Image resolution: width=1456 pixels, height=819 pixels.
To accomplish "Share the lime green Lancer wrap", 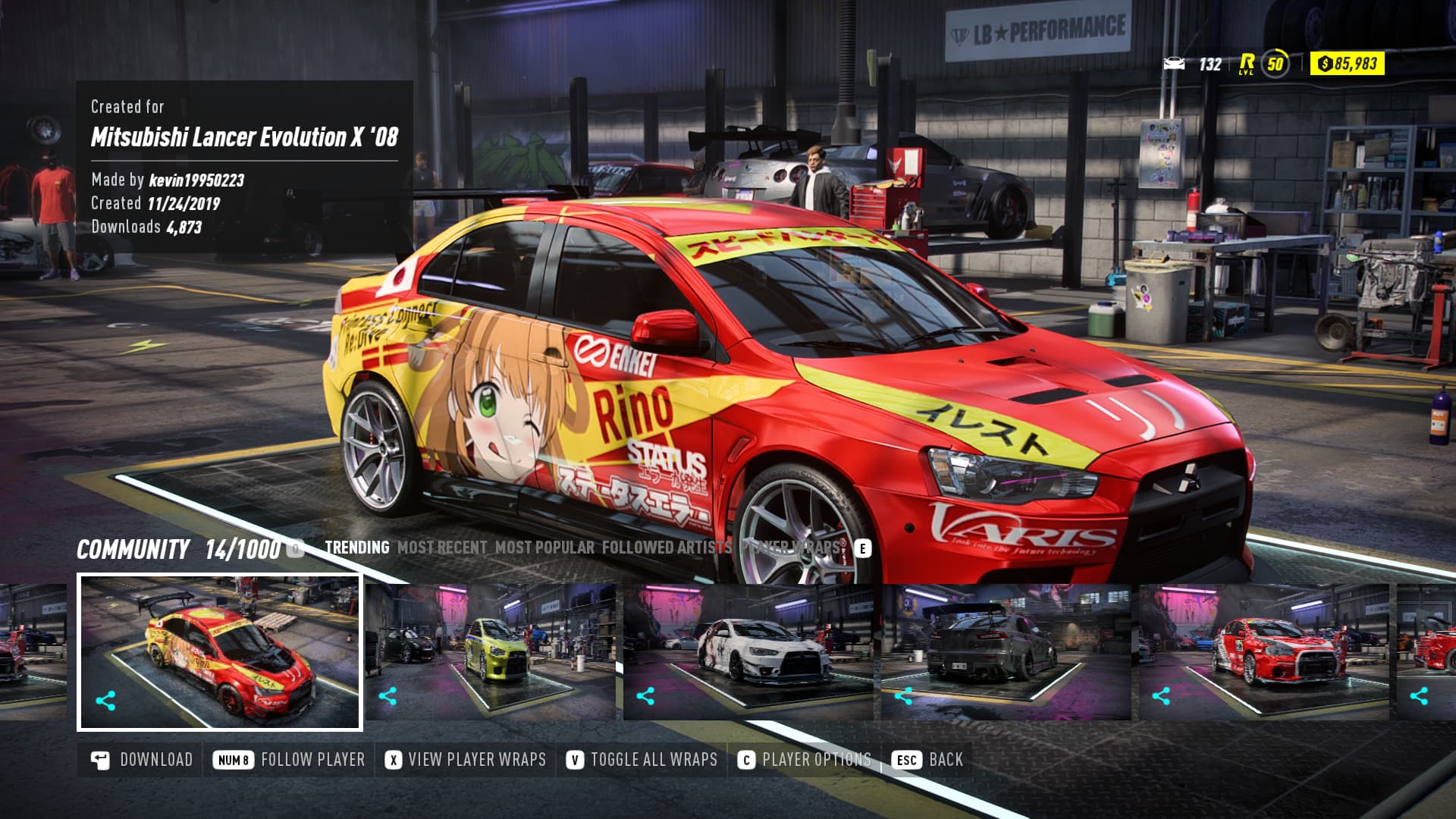I will click(388, 696).
